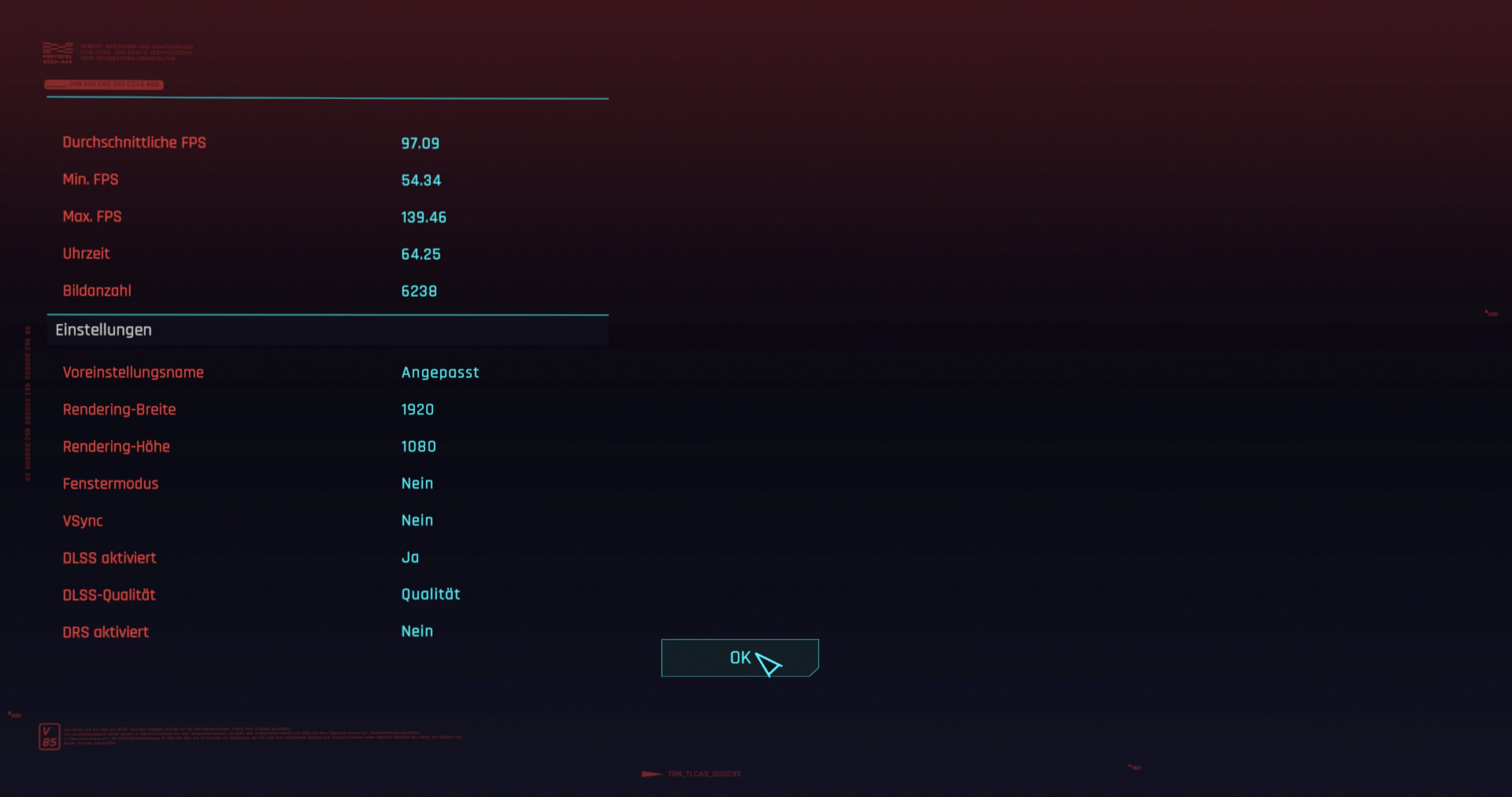Toggle the DRS aktiviert setting
This screenshot has height=797, width=1512.
(x=417, y=631)
